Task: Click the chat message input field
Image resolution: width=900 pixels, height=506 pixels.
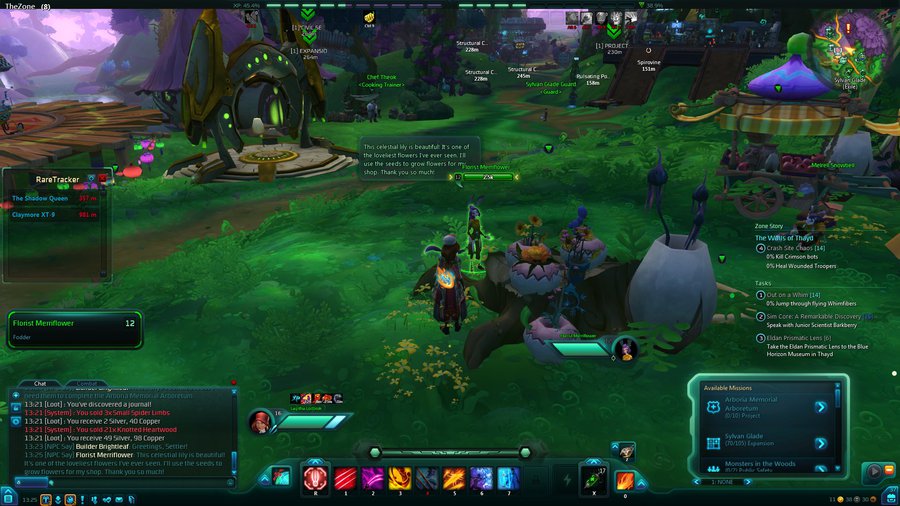Action: click(120, 482)
